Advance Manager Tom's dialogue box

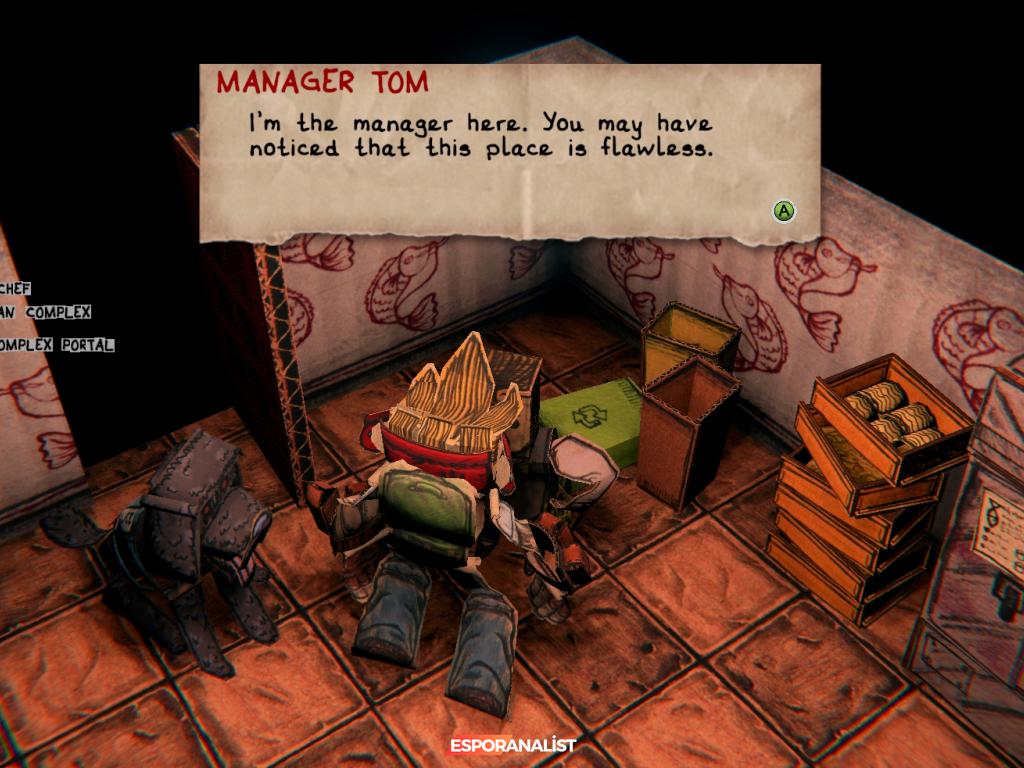pyautogui.click(x=784, y=211)
